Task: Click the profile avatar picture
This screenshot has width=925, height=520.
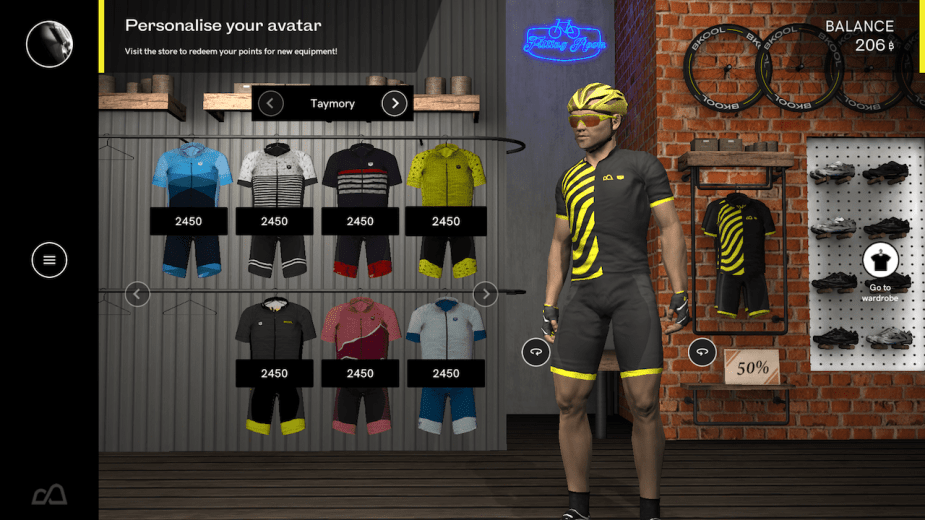Action: (x=49, y=44)
